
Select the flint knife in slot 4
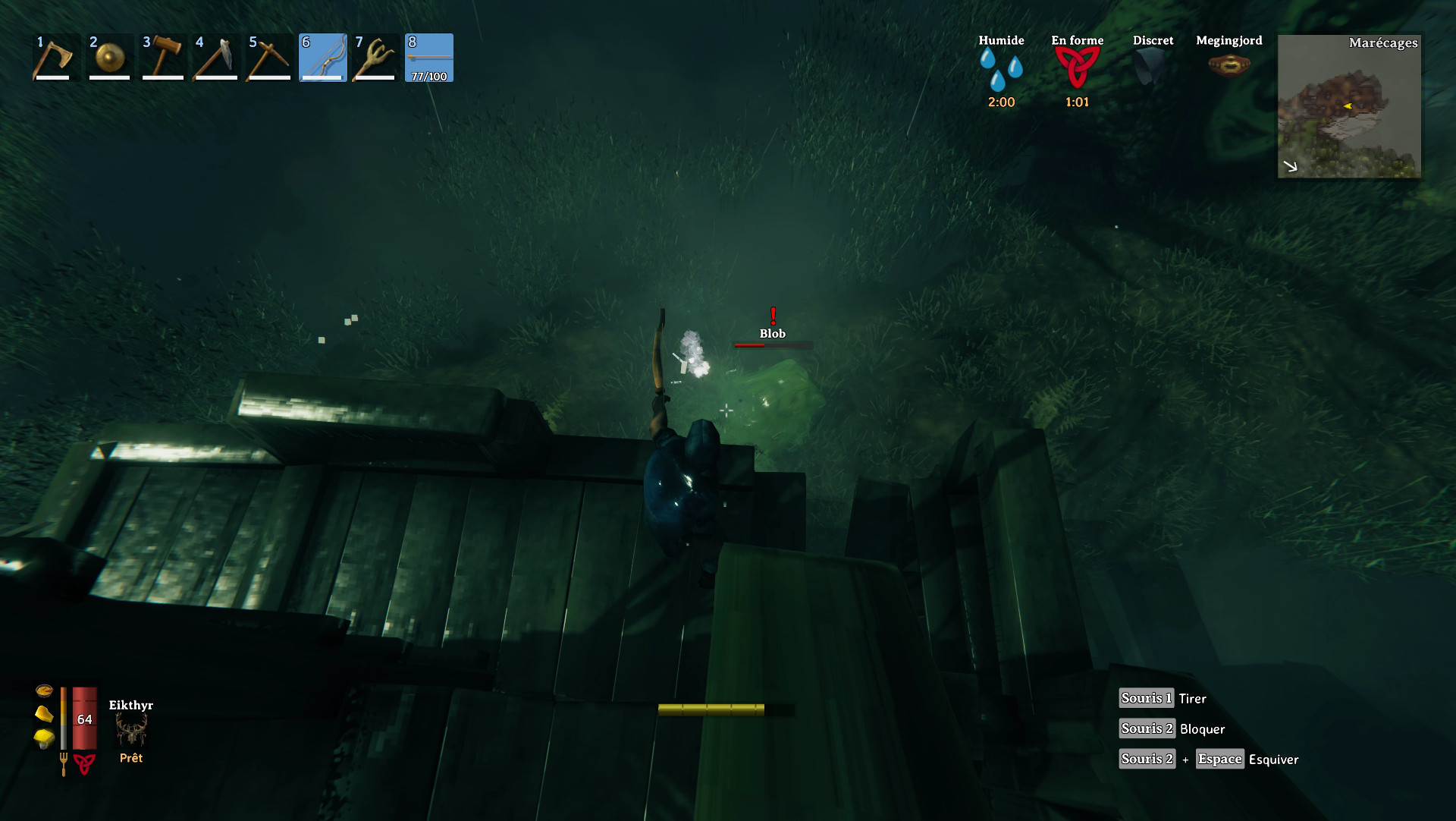point(215,57)
